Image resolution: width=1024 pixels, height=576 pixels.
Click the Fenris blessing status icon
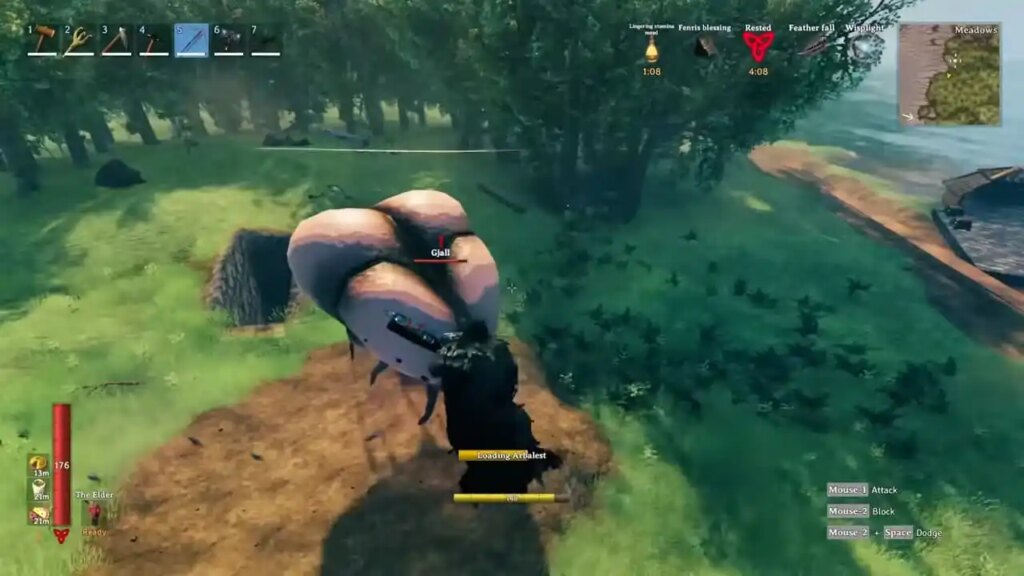705,46
